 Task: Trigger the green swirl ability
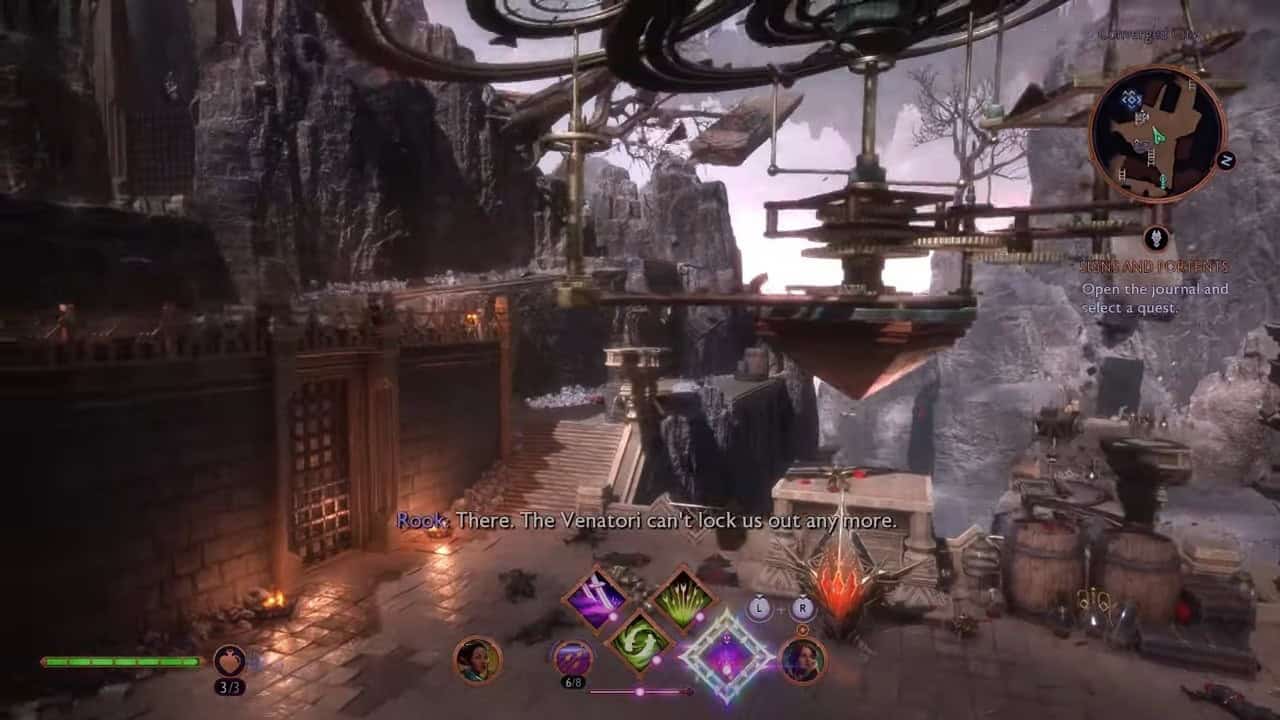pos(639,641)
